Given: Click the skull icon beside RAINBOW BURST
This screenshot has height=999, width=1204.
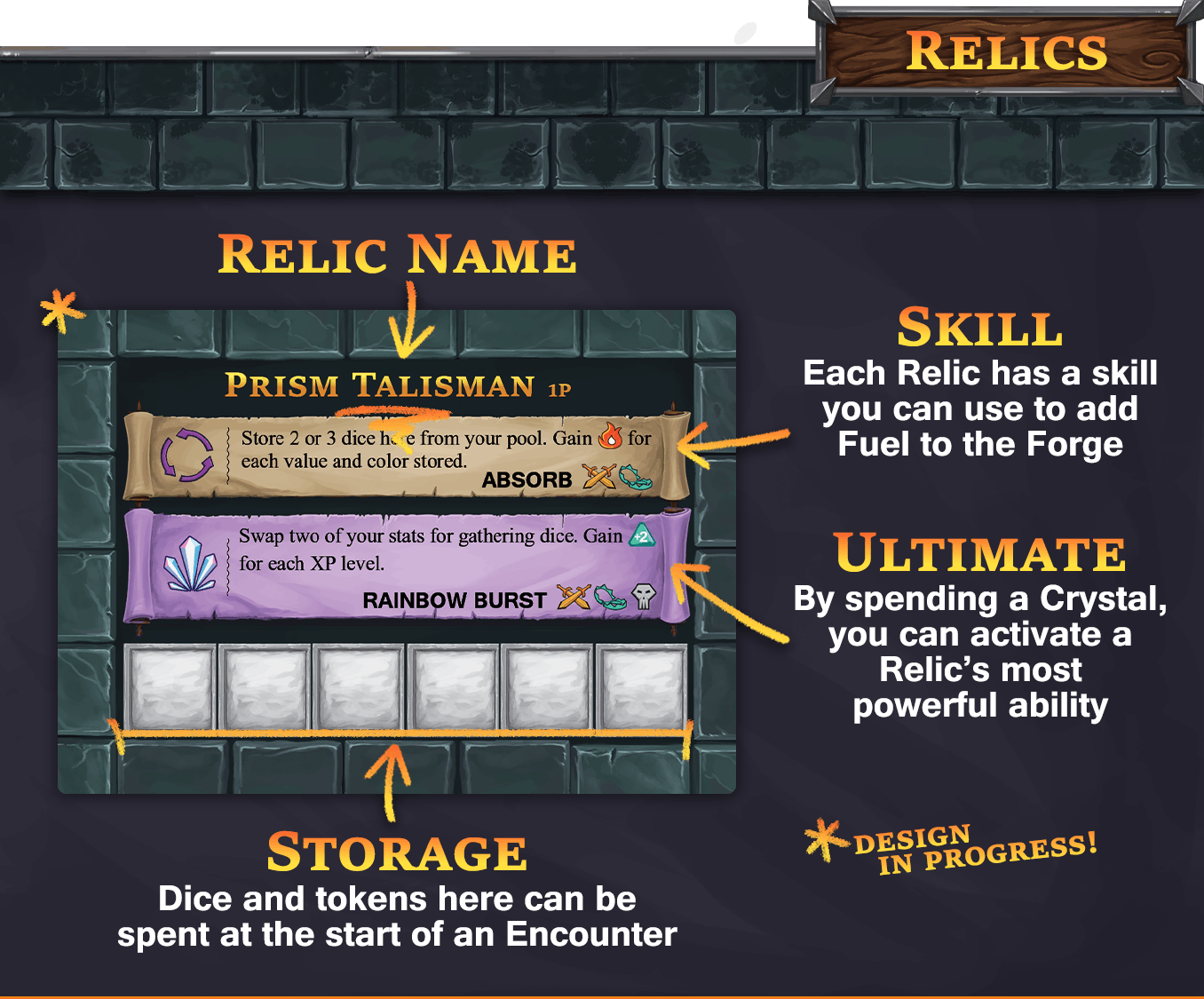Looking at the screenshot, I should (x=643, y=596).
